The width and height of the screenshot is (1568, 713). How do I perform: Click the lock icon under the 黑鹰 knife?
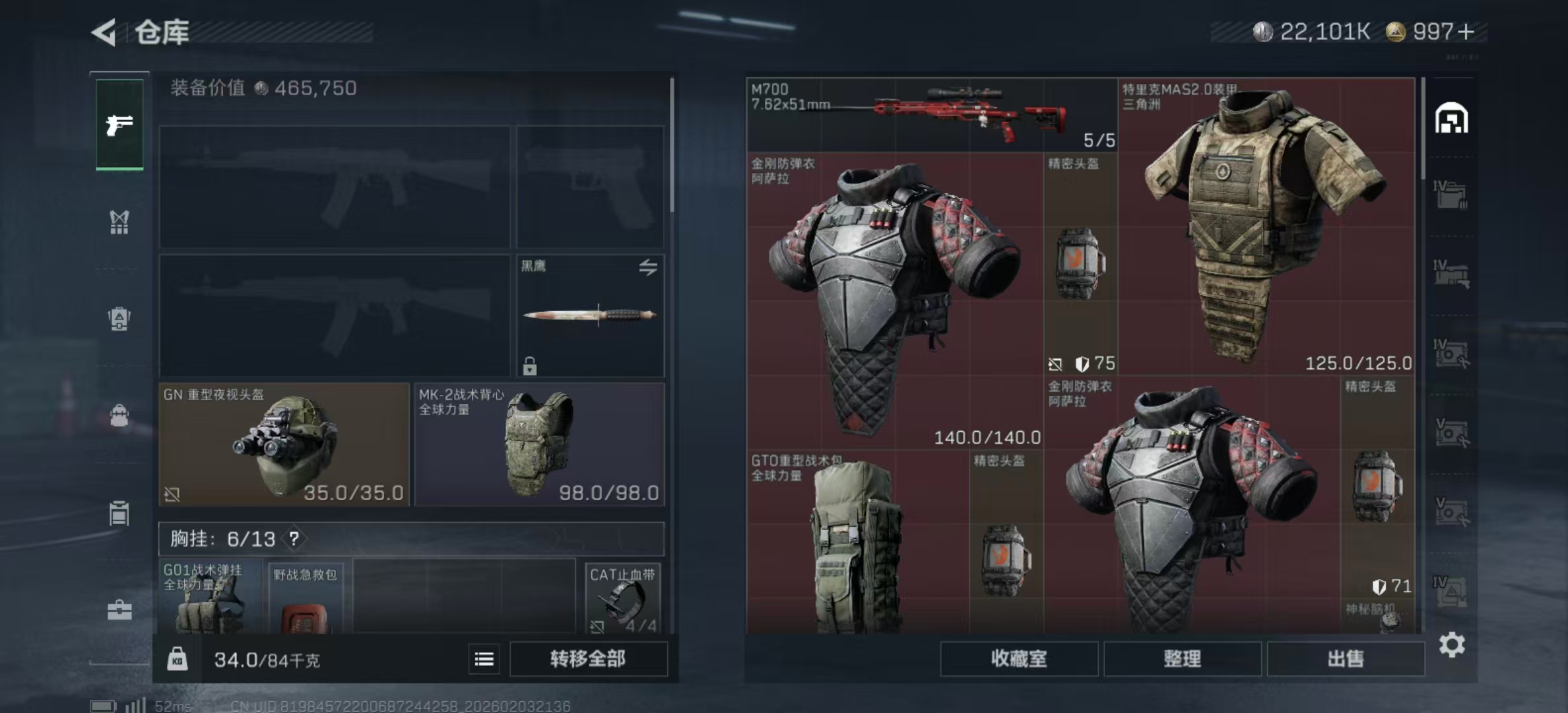tap(530, 364)
